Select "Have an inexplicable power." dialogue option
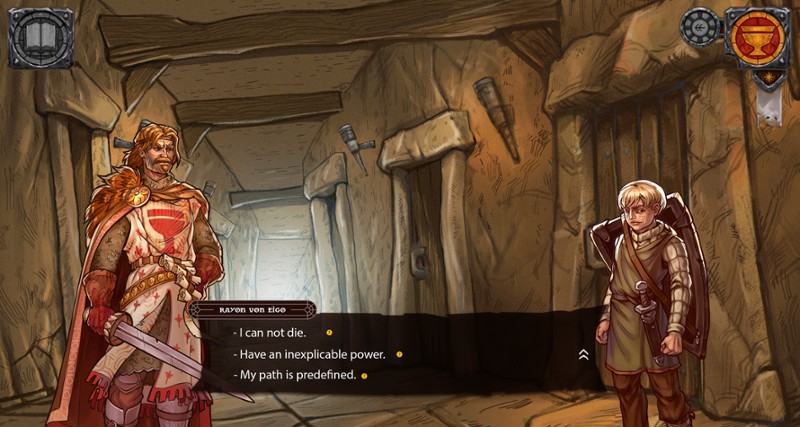The height and width of the screenshot is (427, 800). pyautogui.click(x=309, y=354)
